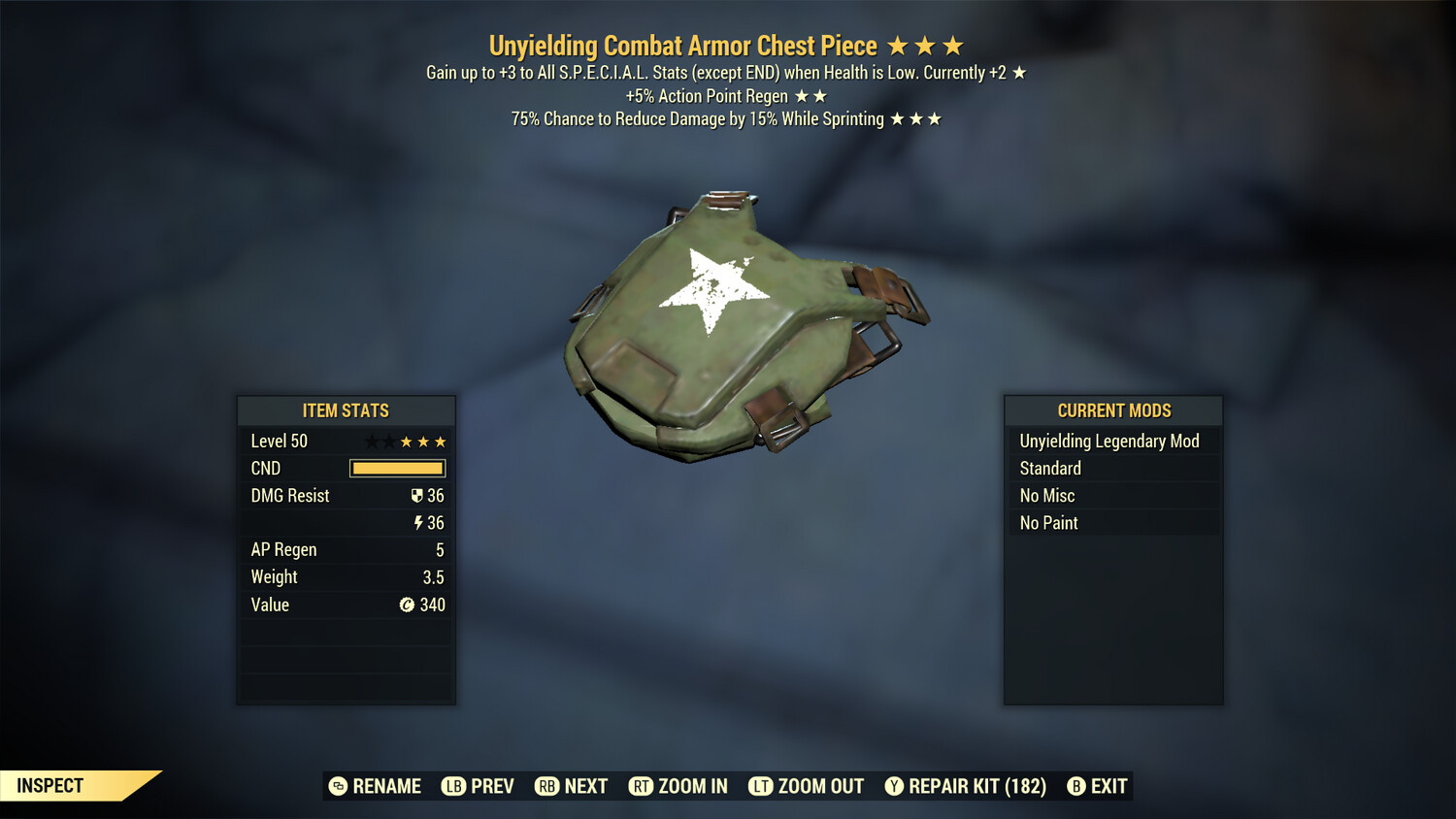1456x819 pixels.
Task: Switch to the Inspect tab
Action: pyautogui.click(x=50, y=786)
